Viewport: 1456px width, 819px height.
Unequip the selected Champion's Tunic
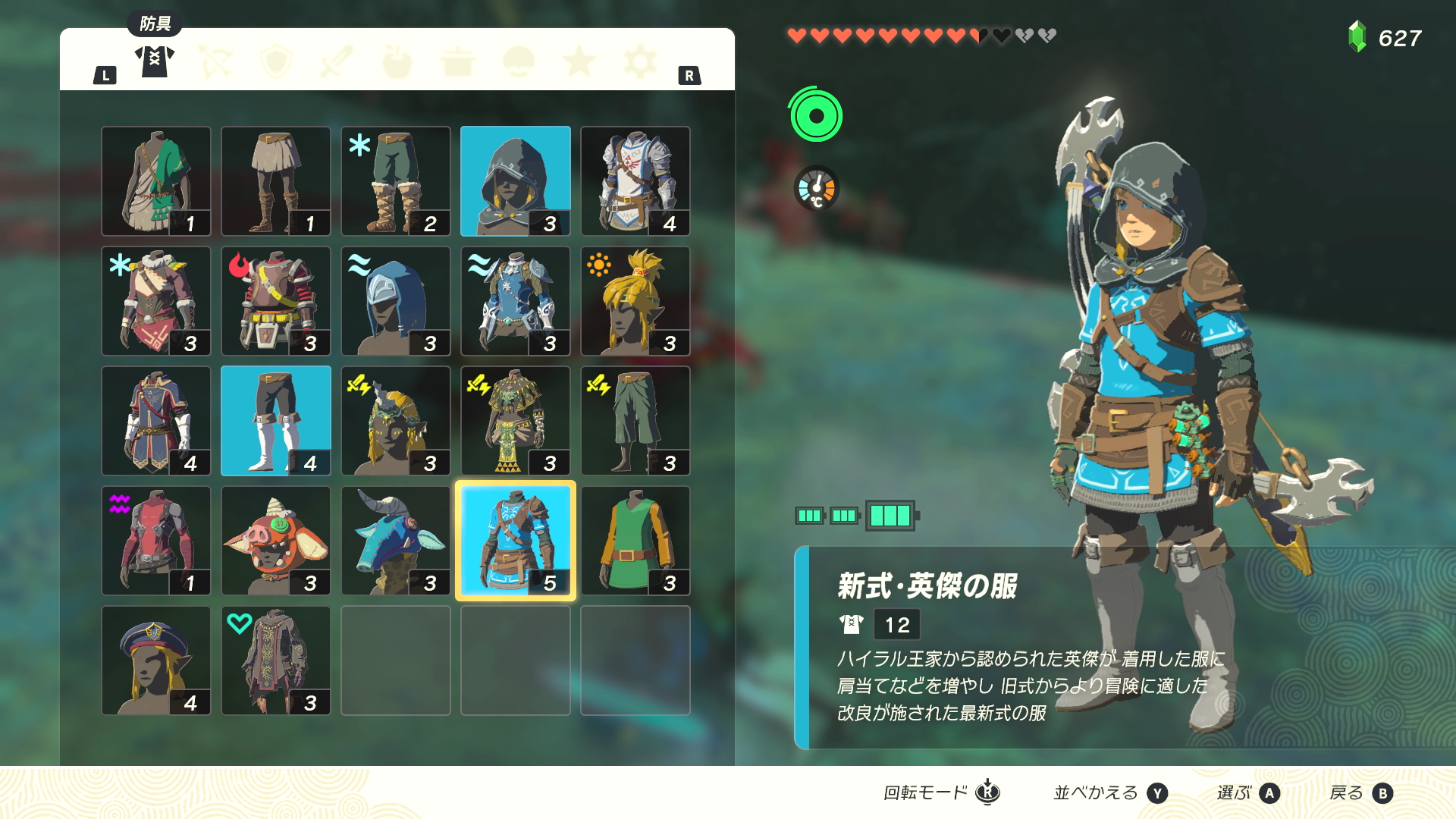point(515,539)
